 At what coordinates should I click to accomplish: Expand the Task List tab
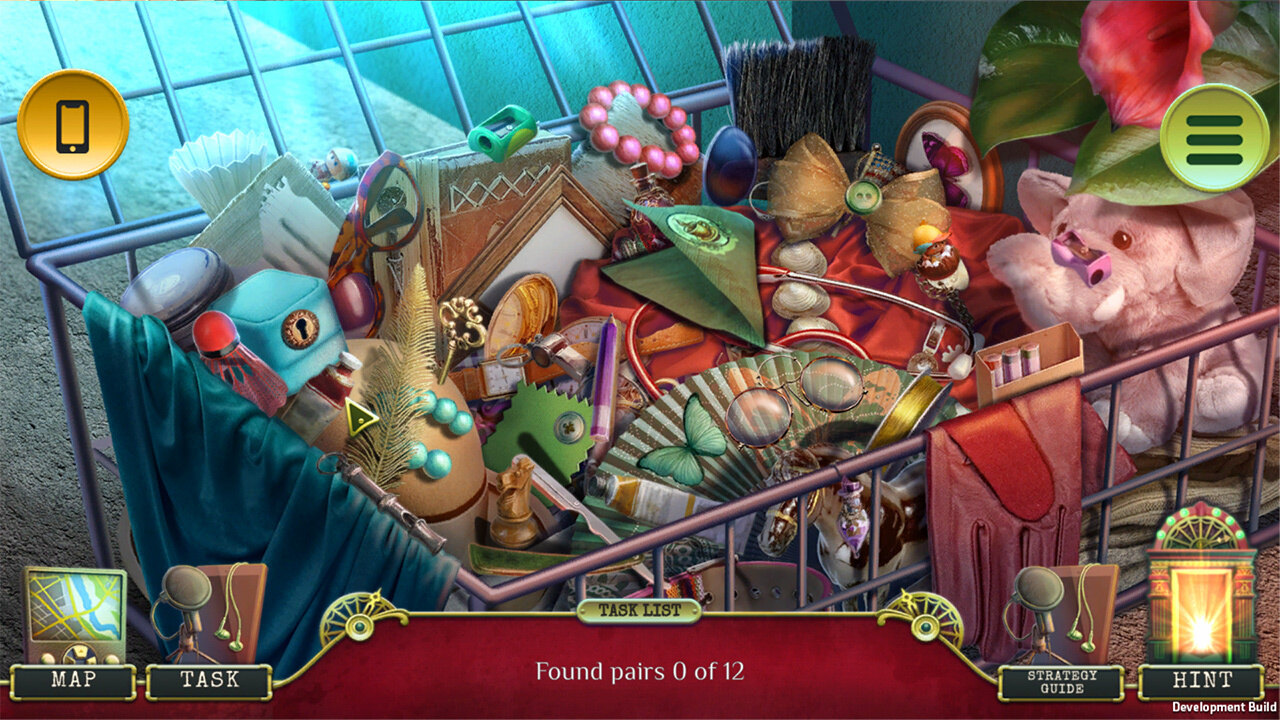coord(639,610)
